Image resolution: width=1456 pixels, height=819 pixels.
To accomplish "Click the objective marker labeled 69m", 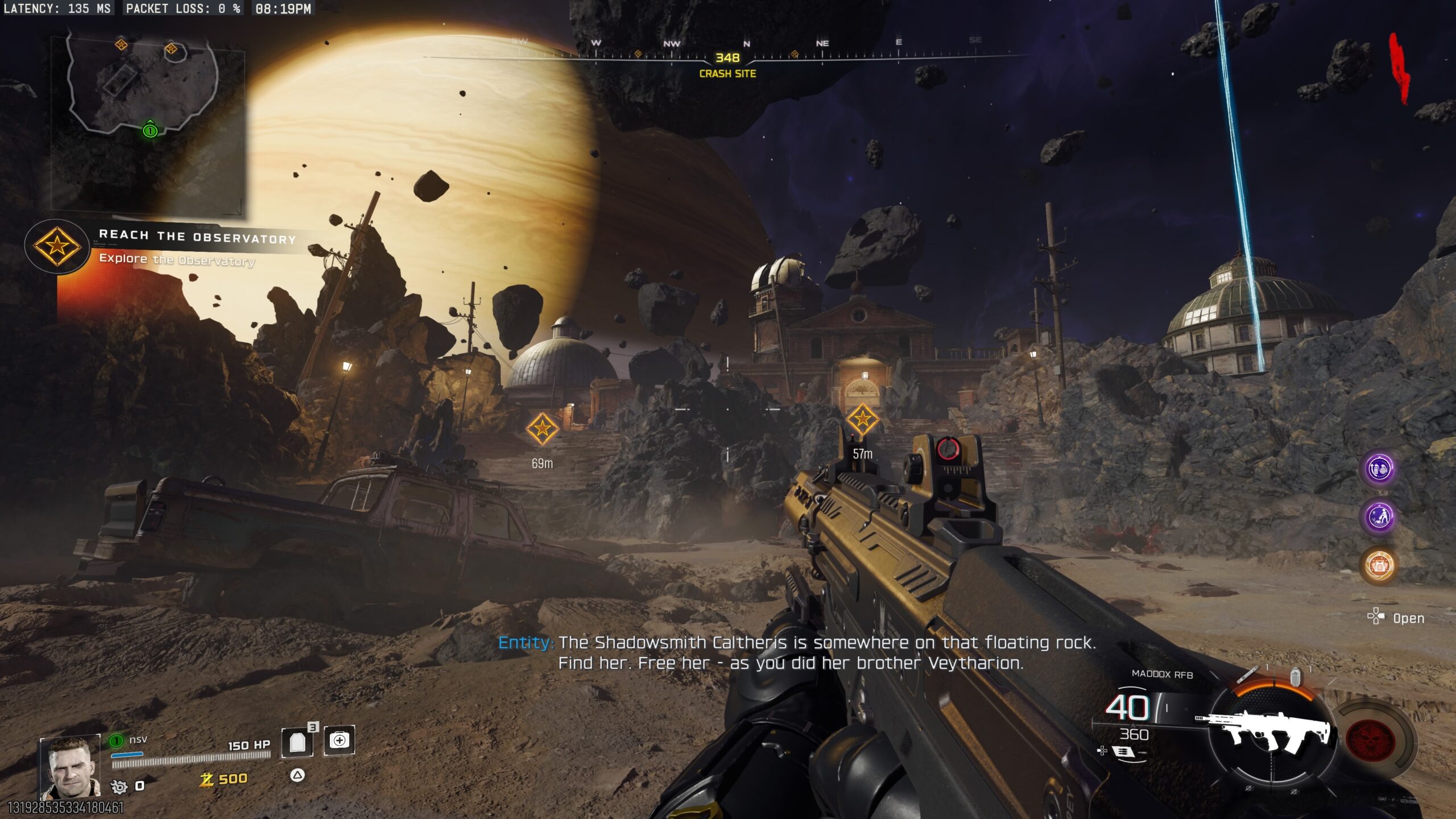I will [x=541, y=429].
